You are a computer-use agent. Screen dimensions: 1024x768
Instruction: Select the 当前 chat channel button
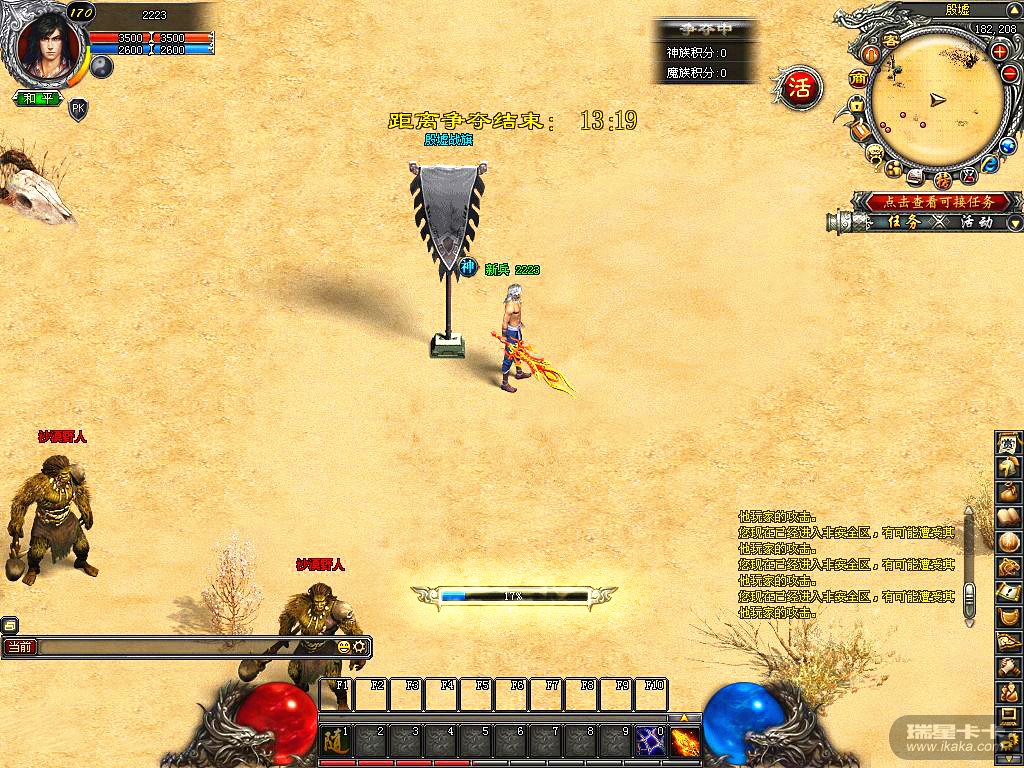click(19, 647)
